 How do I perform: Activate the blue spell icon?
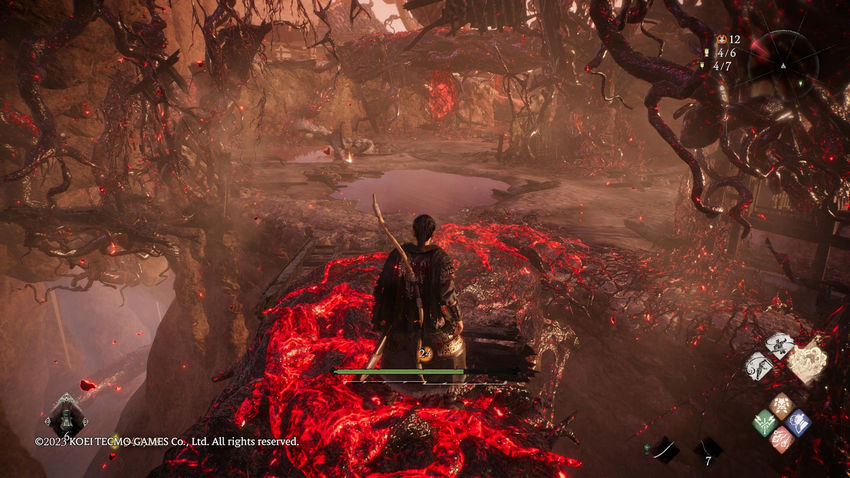pos(798,422)
